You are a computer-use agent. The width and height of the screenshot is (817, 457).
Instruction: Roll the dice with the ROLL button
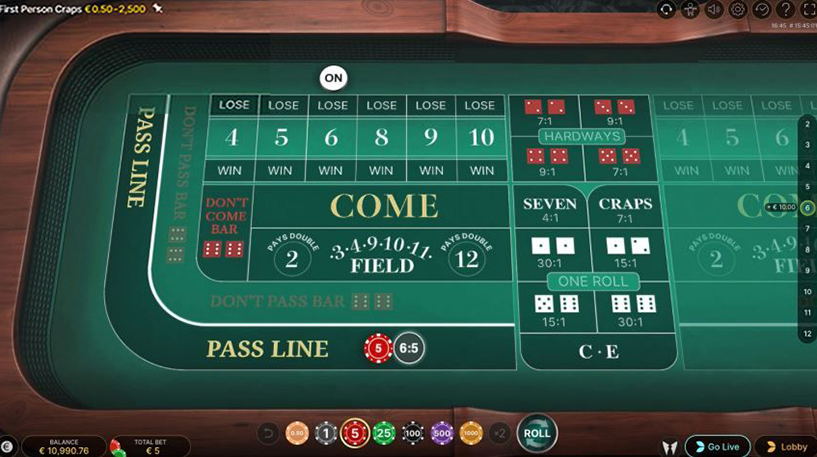click(537, 433)
